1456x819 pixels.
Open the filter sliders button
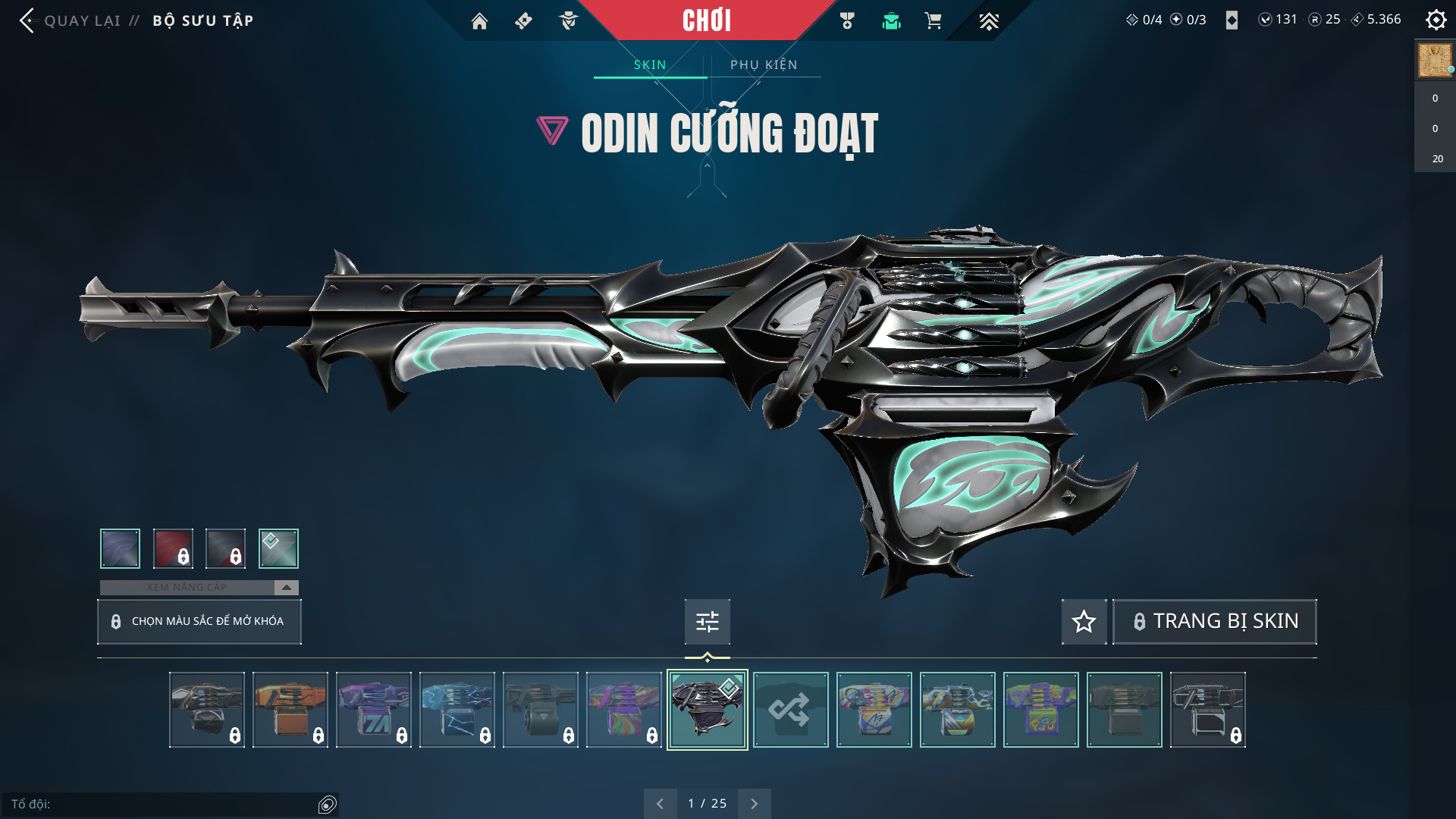pyautogui.click(x=707, y=622)
